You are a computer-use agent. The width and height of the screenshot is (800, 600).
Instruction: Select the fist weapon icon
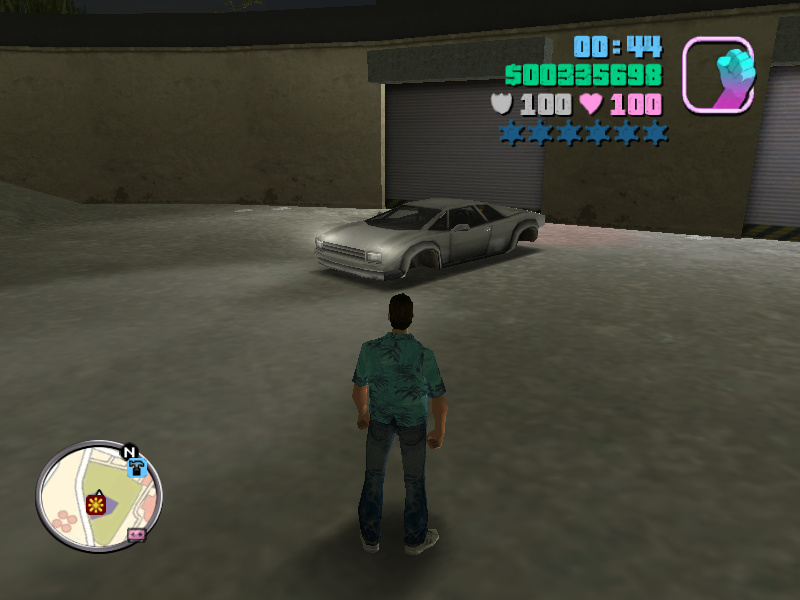(x=718, y=73)
